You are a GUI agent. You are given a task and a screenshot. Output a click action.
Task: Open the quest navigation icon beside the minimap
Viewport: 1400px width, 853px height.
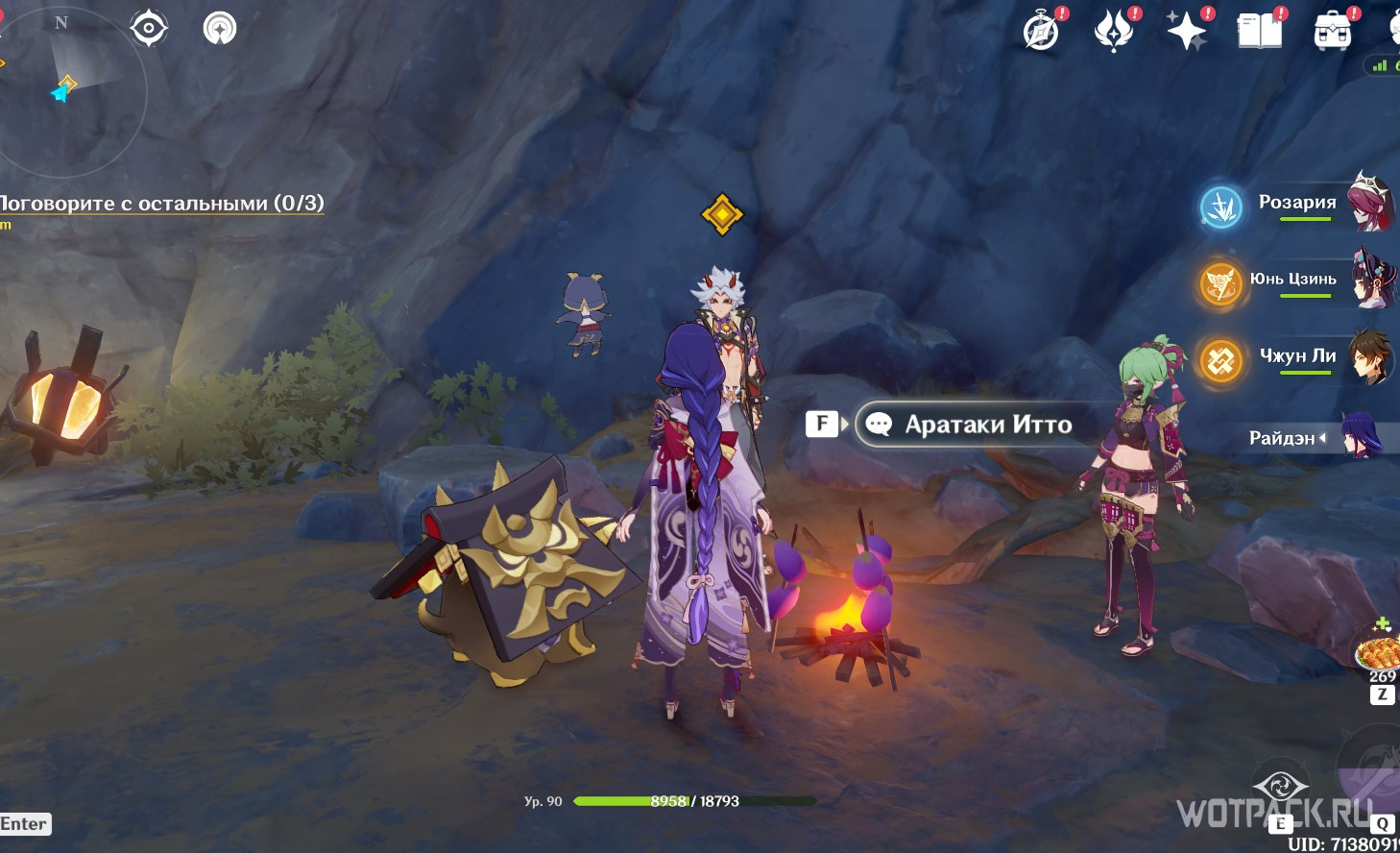tap(220, 28)
